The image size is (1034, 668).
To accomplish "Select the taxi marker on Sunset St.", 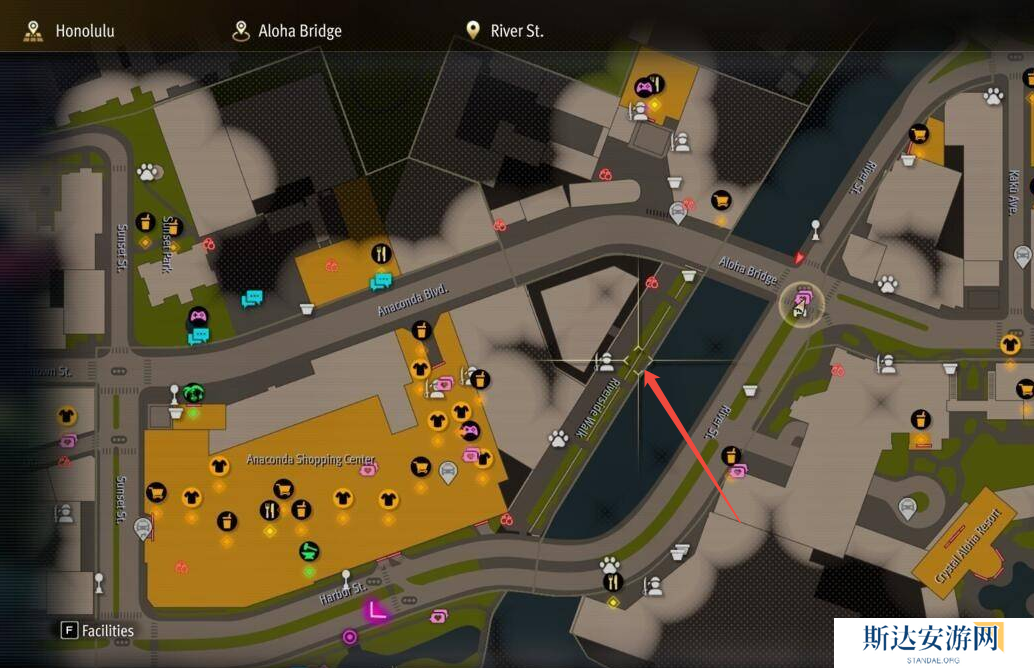I will (144, 527).
